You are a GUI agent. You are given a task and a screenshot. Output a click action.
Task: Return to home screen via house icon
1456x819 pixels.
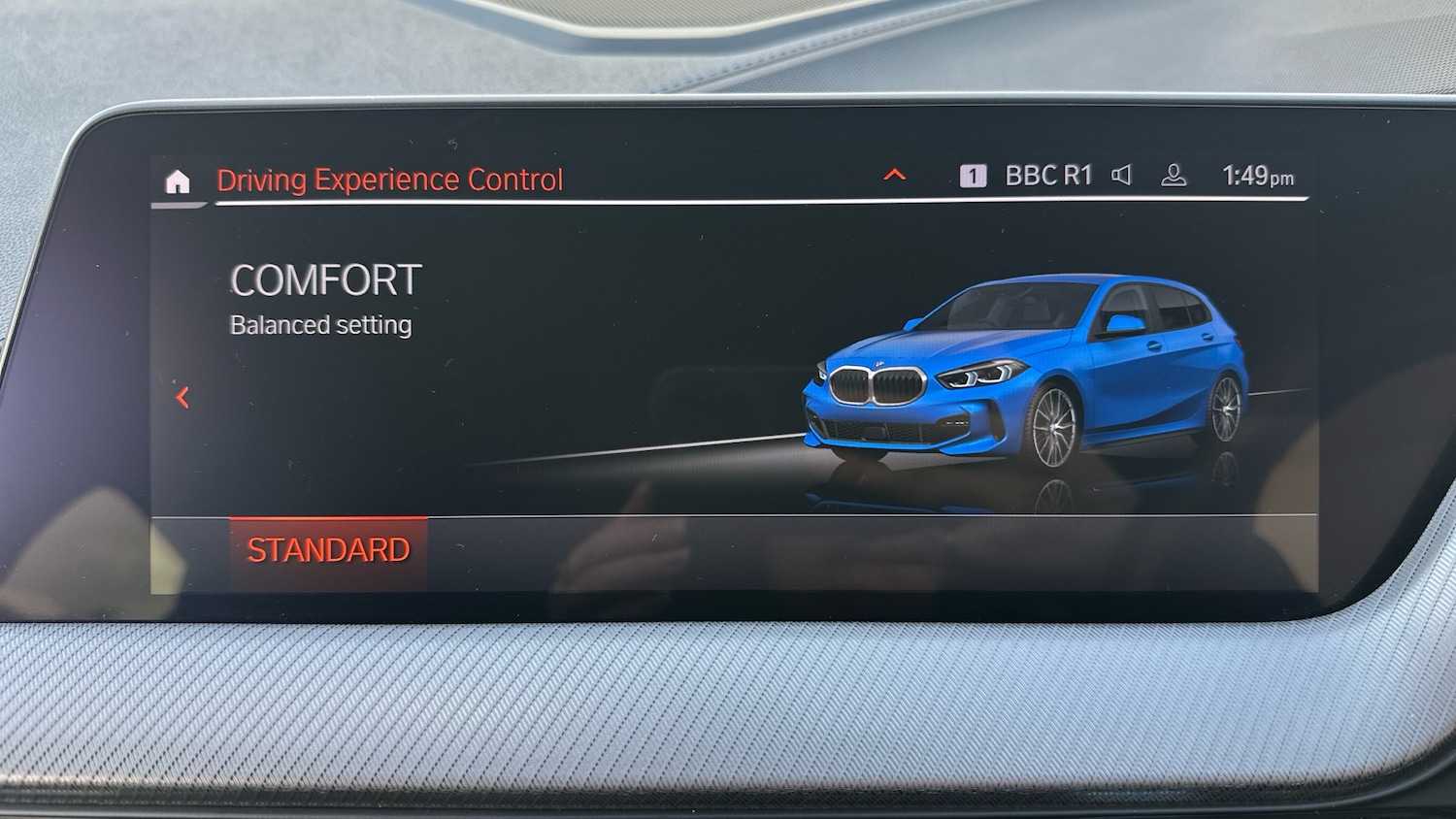click(x=179, y=179)
